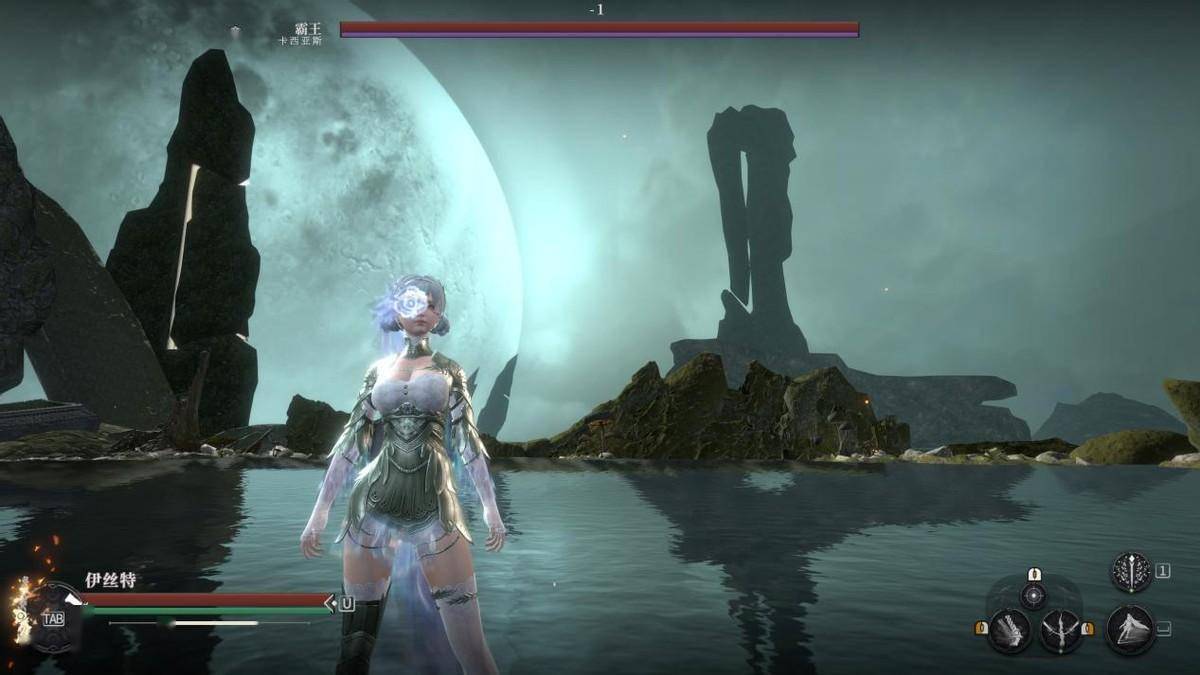This screenshot has width=1200, height=675.
Task: Trigger the heavy blade weapon skill
Action: pos(1010,631)
